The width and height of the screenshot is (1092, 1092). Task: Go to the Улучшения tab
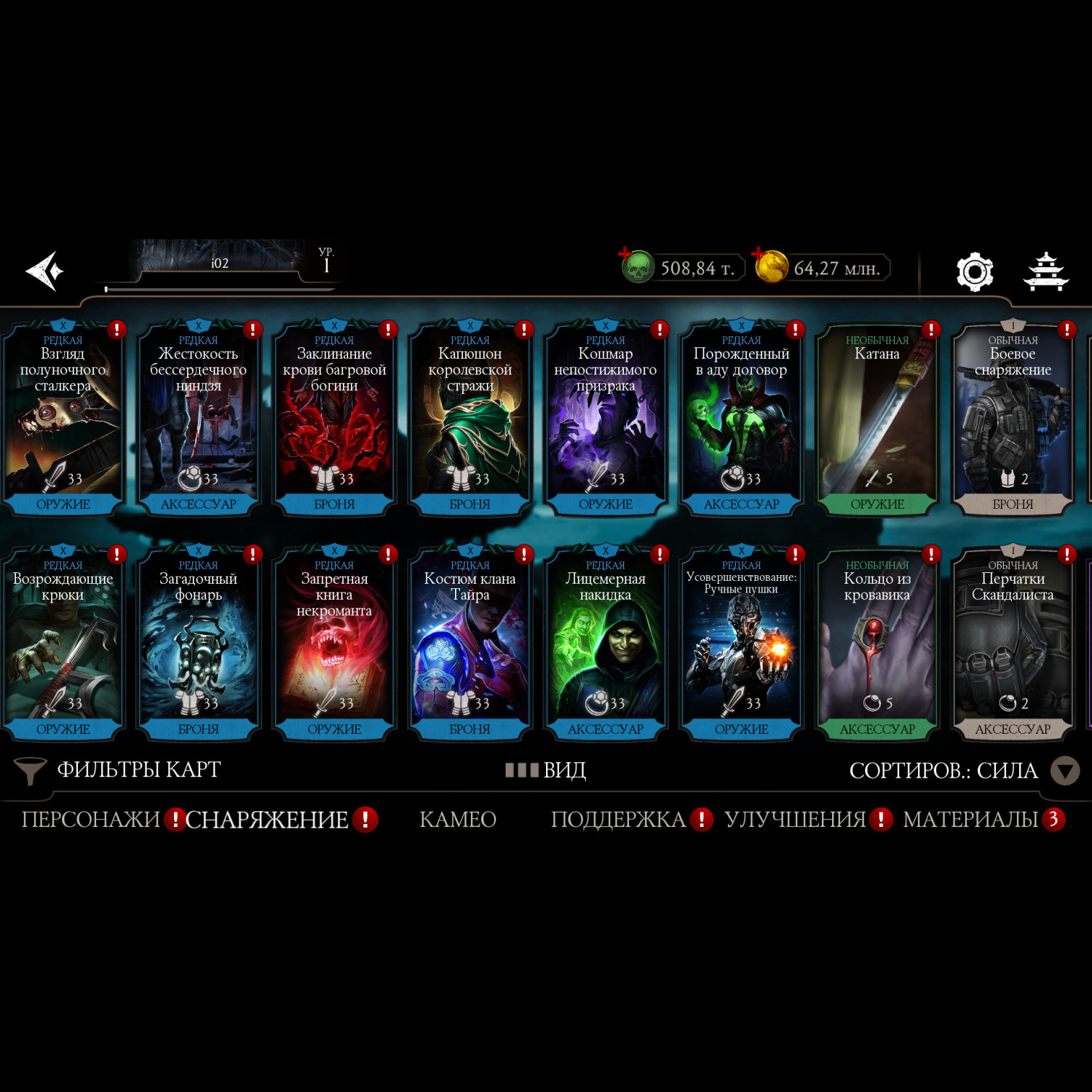[x=795, y=820]
